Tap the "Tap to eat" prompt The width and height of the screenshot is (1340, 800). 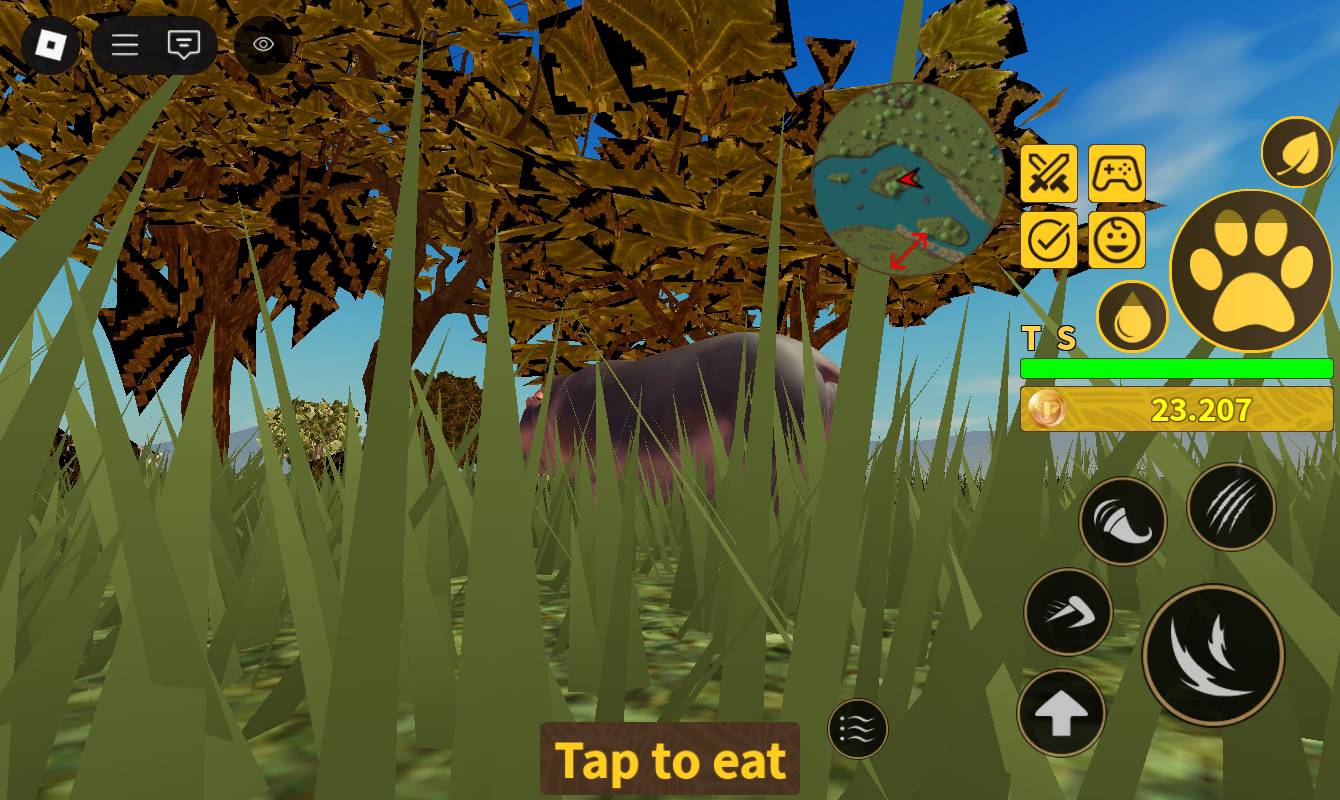pos(670,759)
